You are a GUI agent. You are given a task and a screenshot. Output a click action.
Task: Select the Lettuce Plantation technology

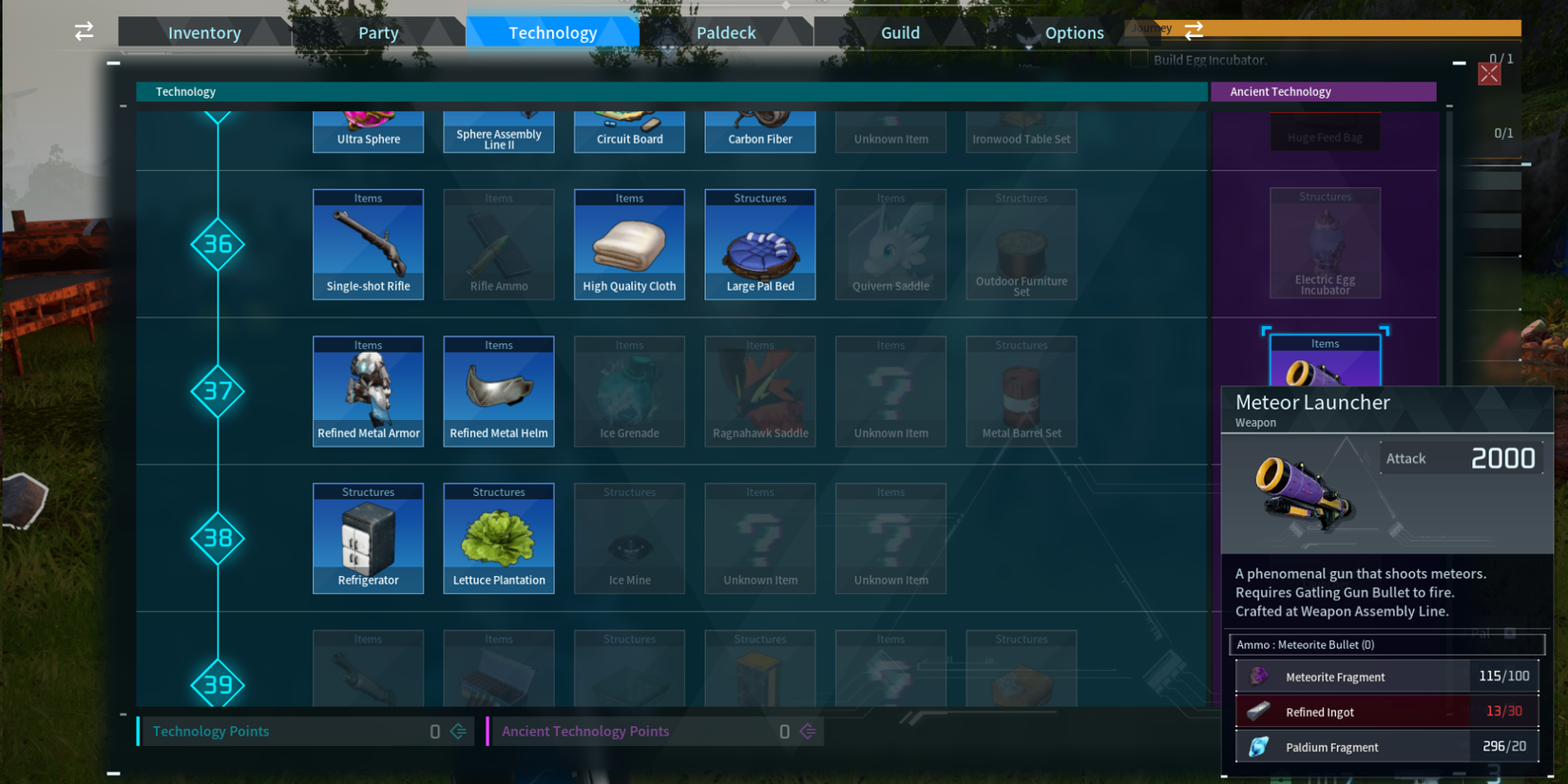pos(498,538)
